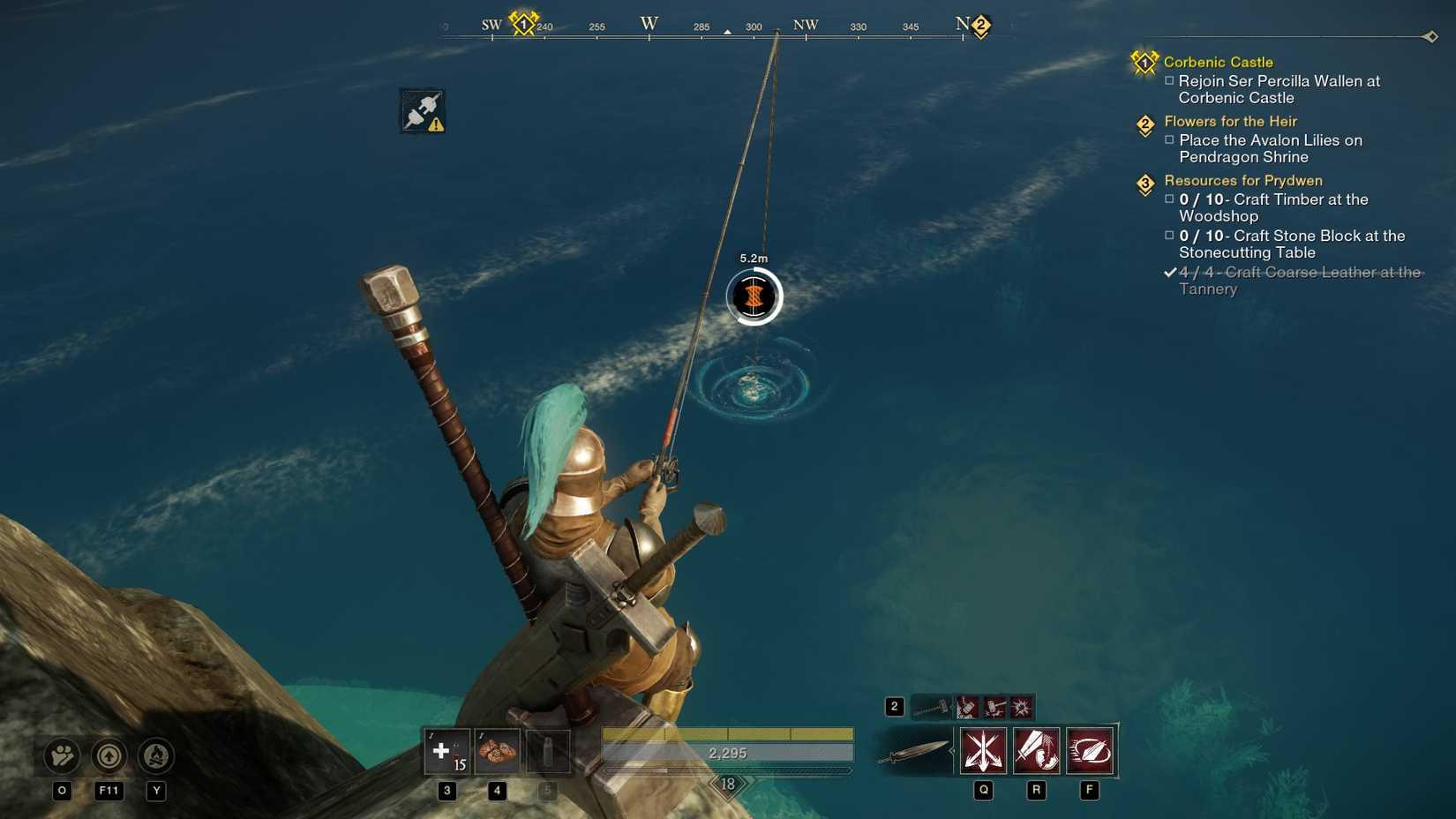The image size is (1456, 819).
Task: Check the Craft Stone Block objective box
Action: pos(1170,237)
